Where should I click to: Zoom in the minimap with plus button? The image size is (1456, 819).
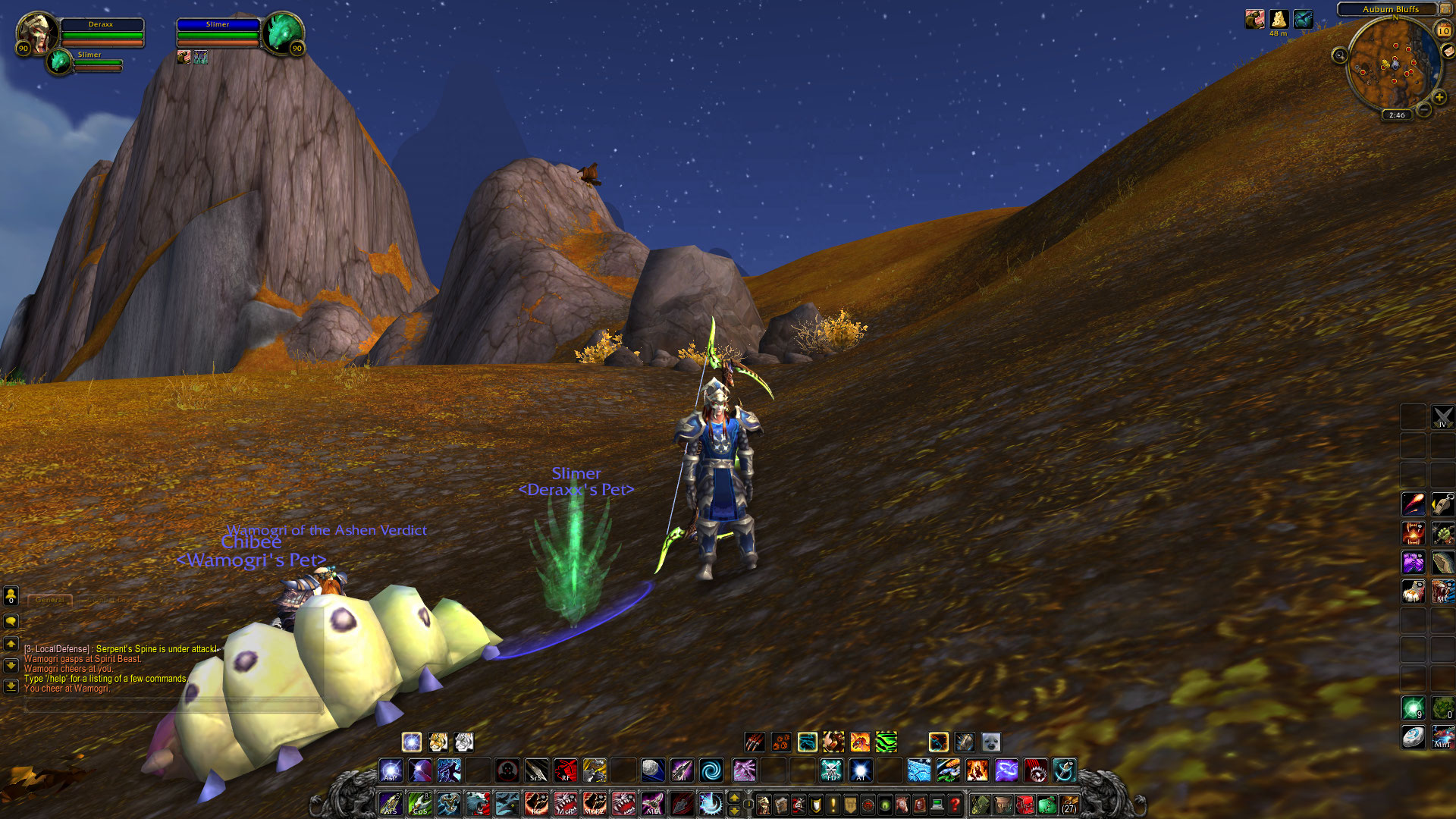[x=1439, y=97]
